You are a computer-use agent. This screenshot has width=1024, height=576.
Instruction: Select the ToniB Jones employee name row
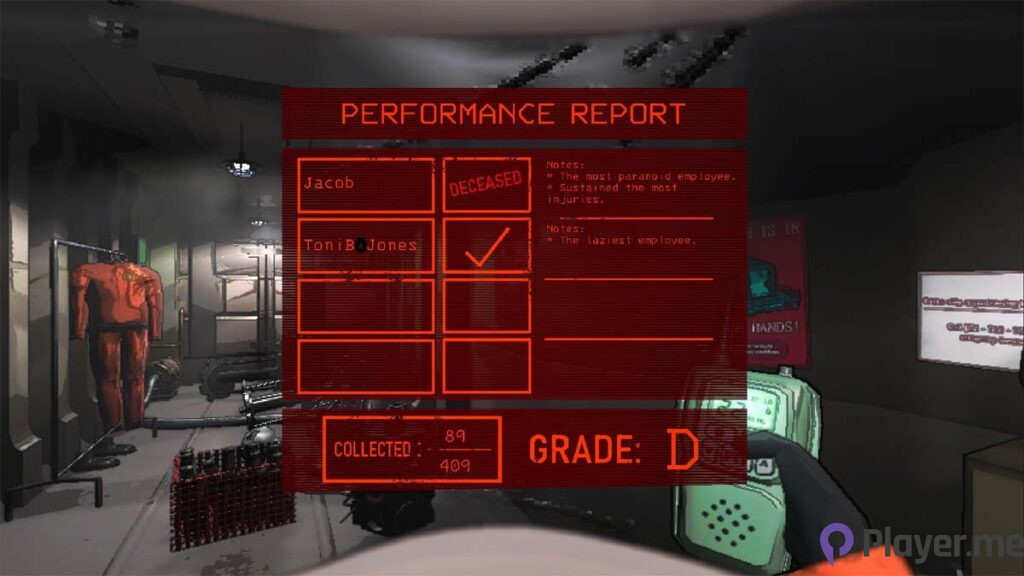366,245
